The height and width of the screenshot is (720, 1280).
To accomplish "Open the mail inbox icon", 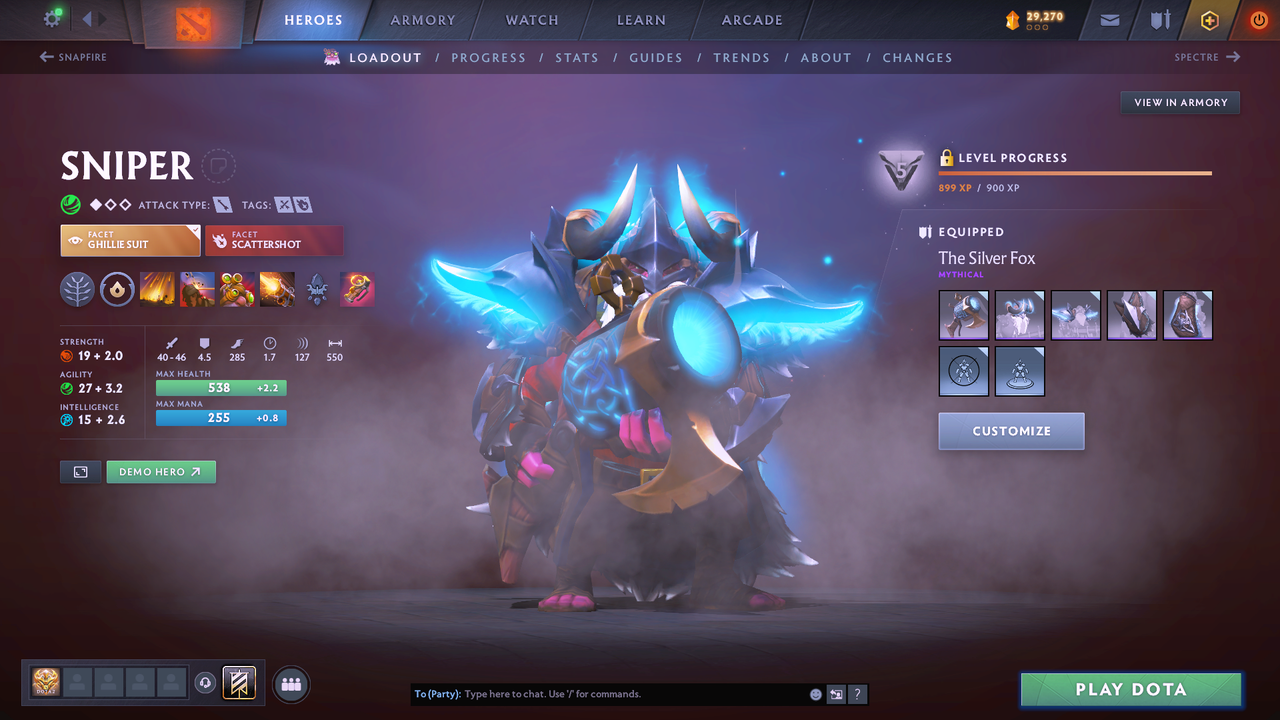I will pyautogui.click(x=1108, y=19).
